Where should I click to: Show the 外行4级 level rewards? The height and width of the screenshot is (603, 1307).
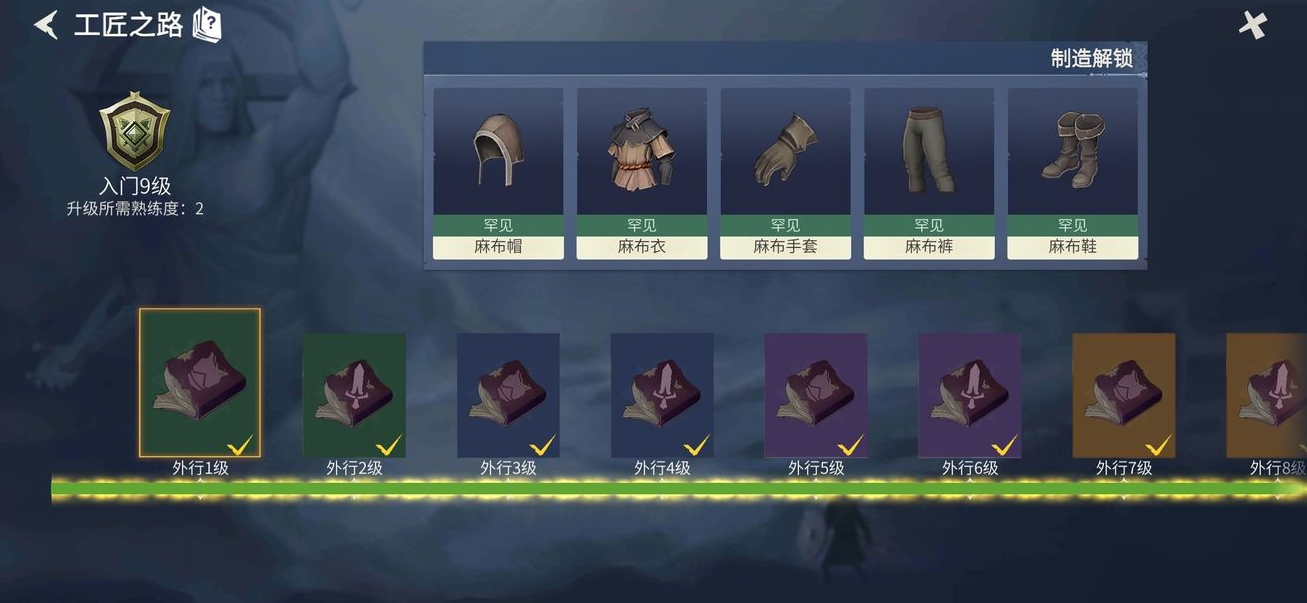tap(662, 395)
